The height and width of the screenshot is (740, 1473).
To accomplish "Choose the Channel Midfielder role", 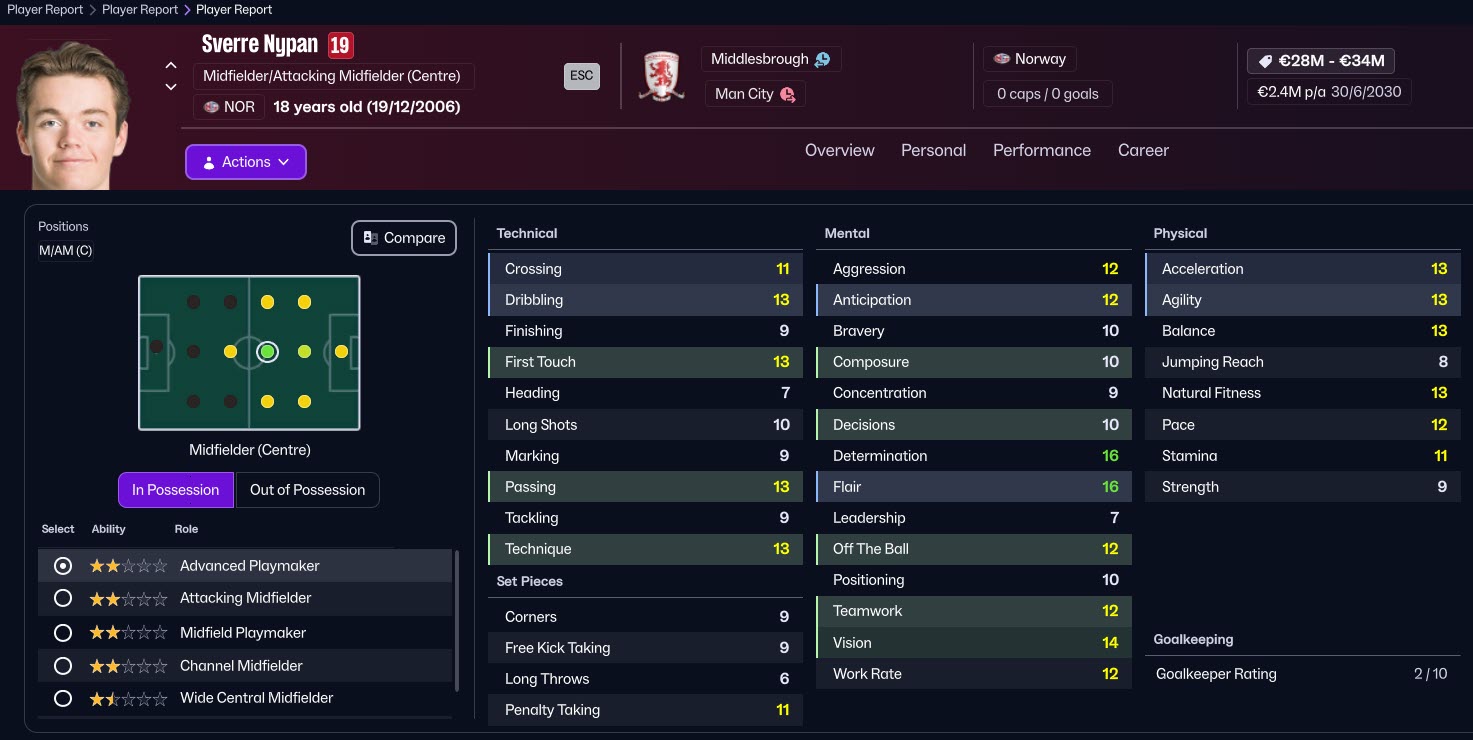I will tap(63, 666).
